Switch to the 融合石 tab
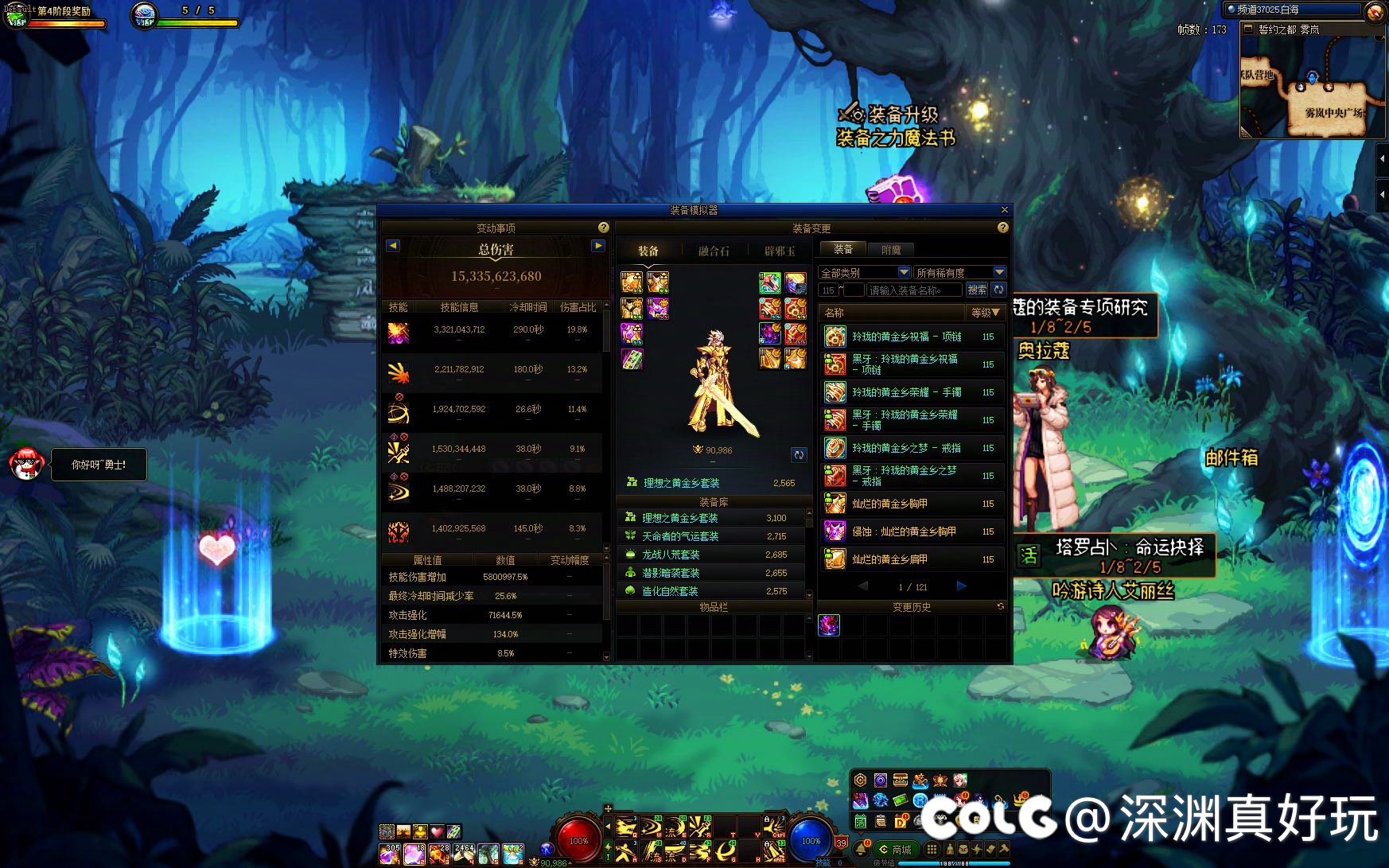The image size is (1389, 868). (714, 251)
